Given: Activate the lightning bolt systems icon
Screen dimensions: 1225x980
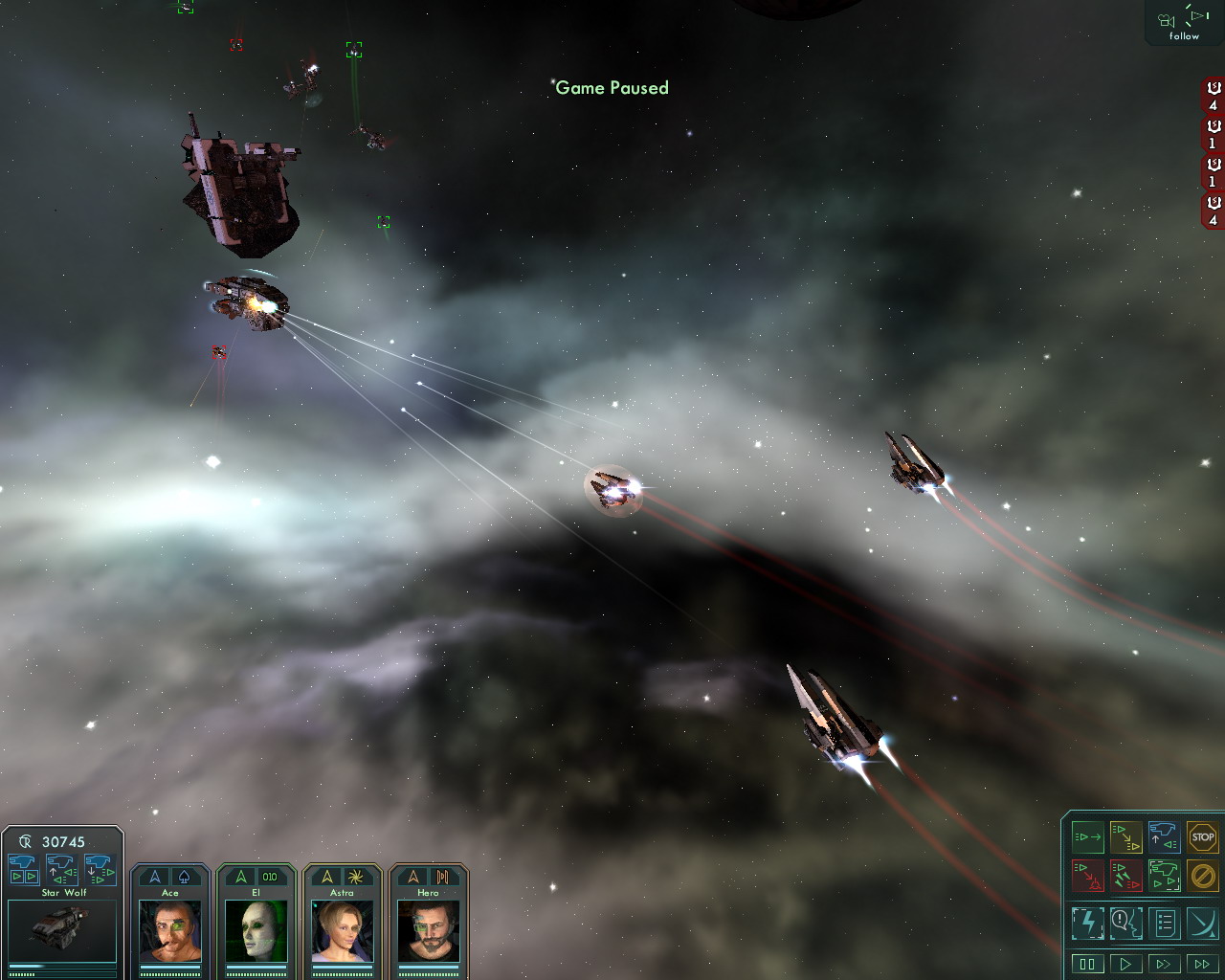Looking at the screenshot, I should click(x=1088, y=924).
